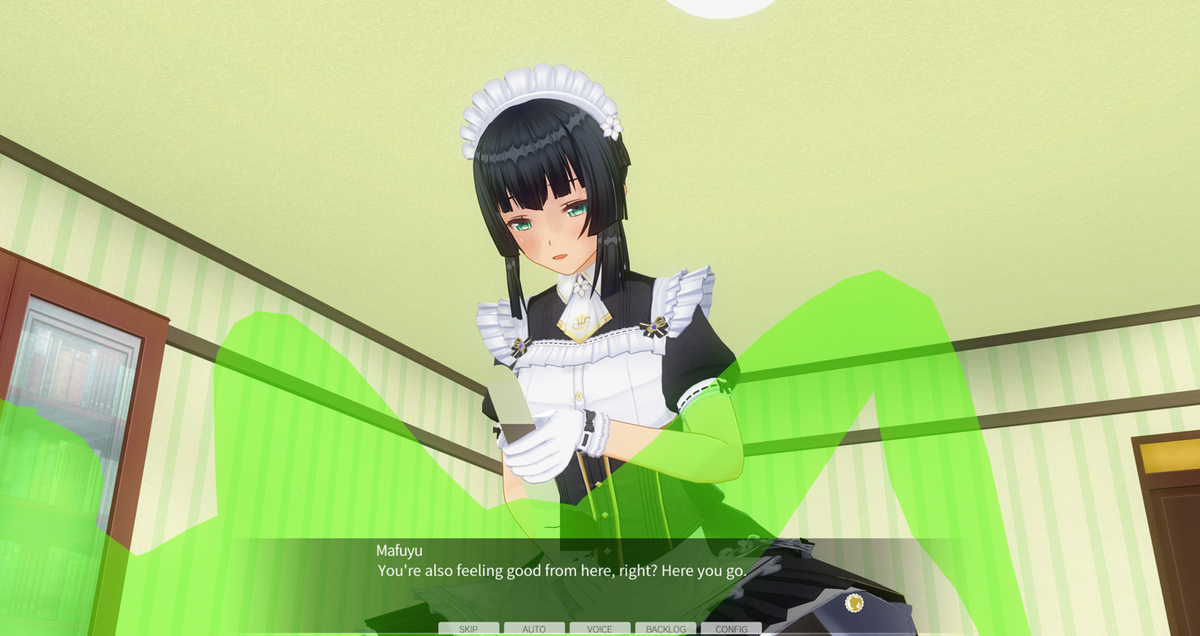The width and height of the screenshot is (1200, 636).
Task: Open the BACKLOG history
Action: 665,629
